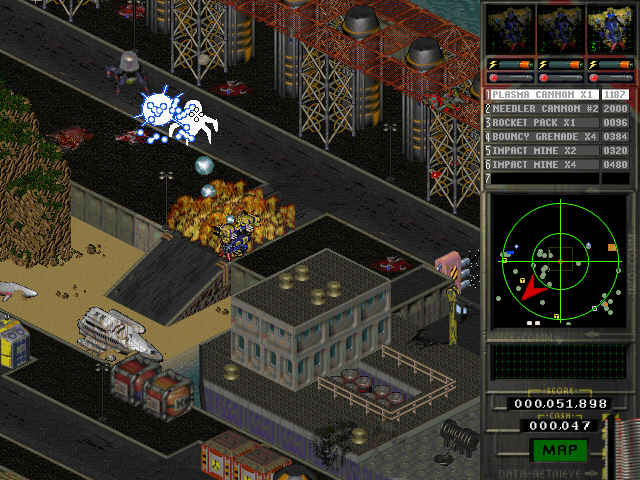Screen dimensions: 640x480
Task: Select mech portrait number 2
Action: [x=558, y=30]
